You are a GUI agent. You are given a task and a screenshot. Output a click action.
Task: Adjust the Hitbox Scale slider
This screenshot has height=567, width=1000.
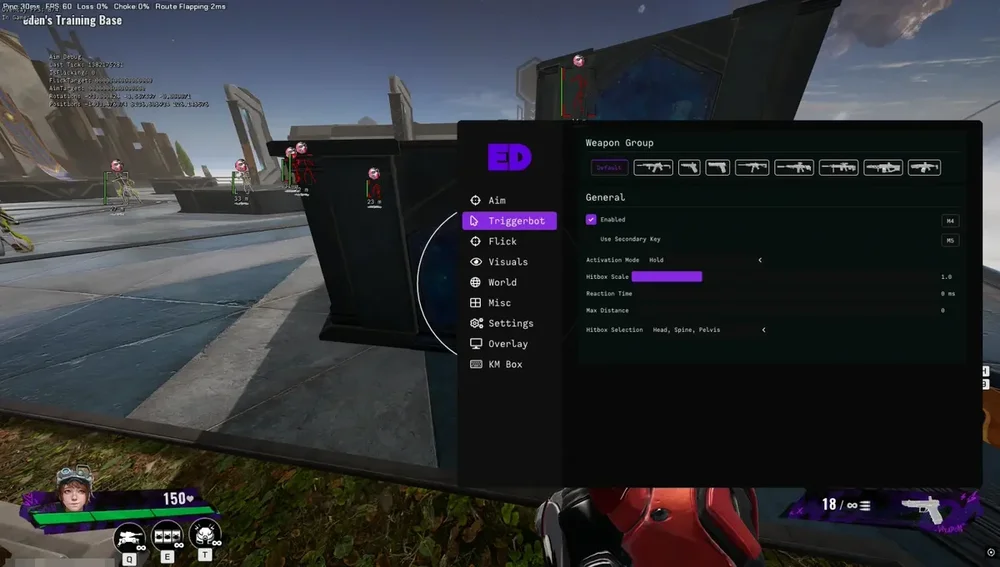point(667,276)
